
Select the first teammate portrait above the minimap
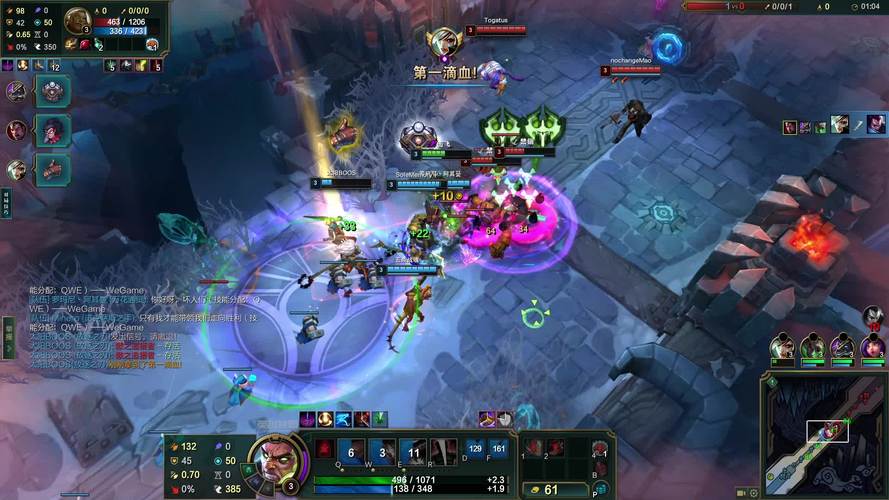783,347
